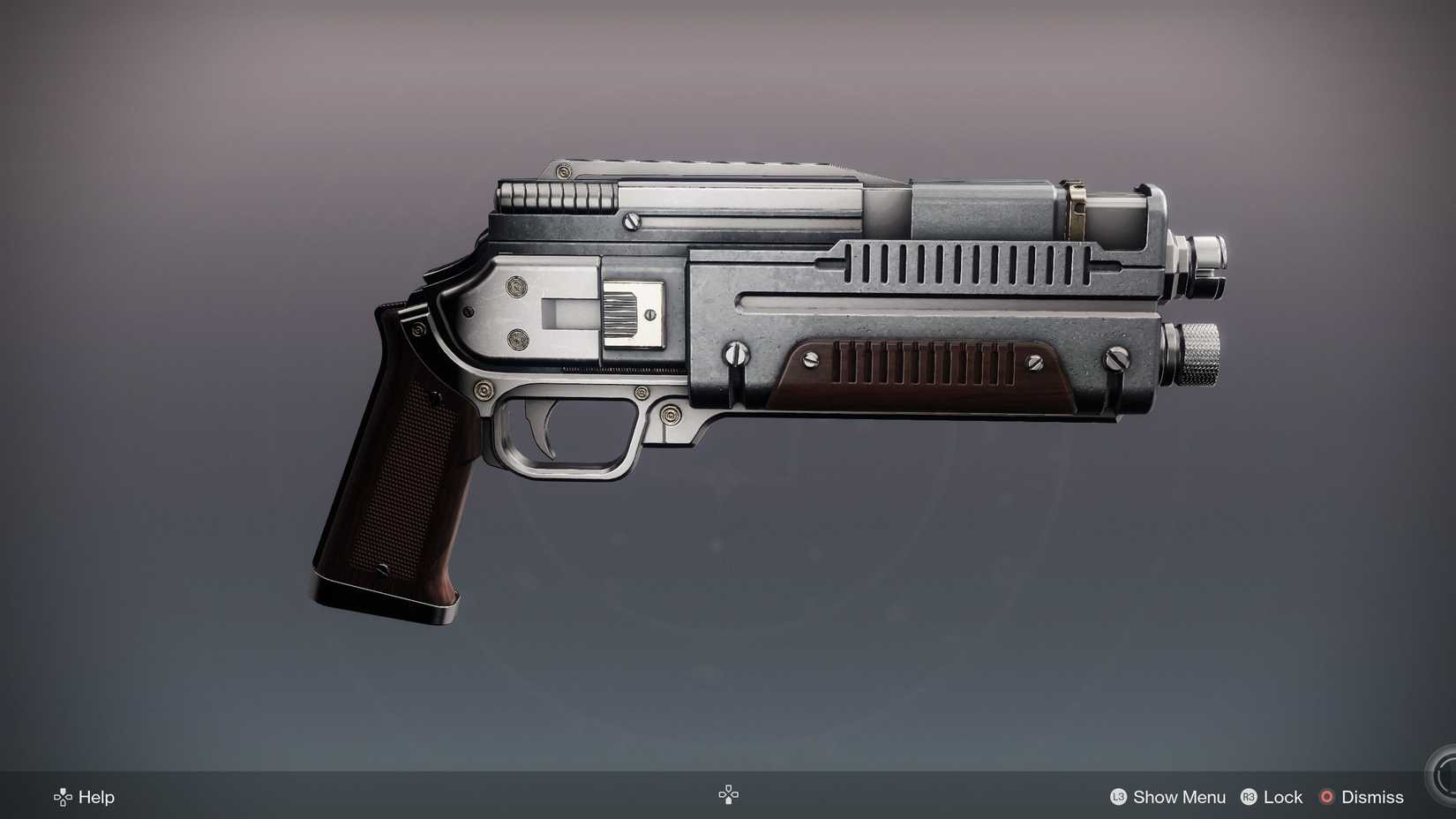The width and height of the screenshot is (1456, 819).
Task: Click the red circle button icon before Dismiss
Action: pos(1325,797)
